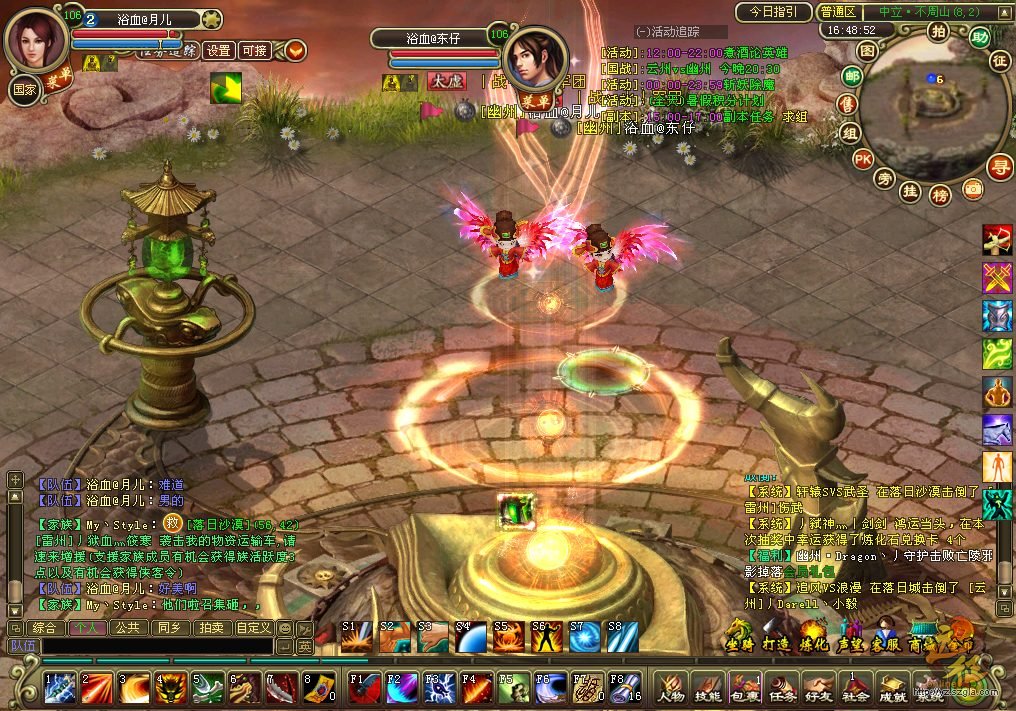Open the 邮 mail button by minimap
This screenshot has width=1016, height=711.
(852, 77)
